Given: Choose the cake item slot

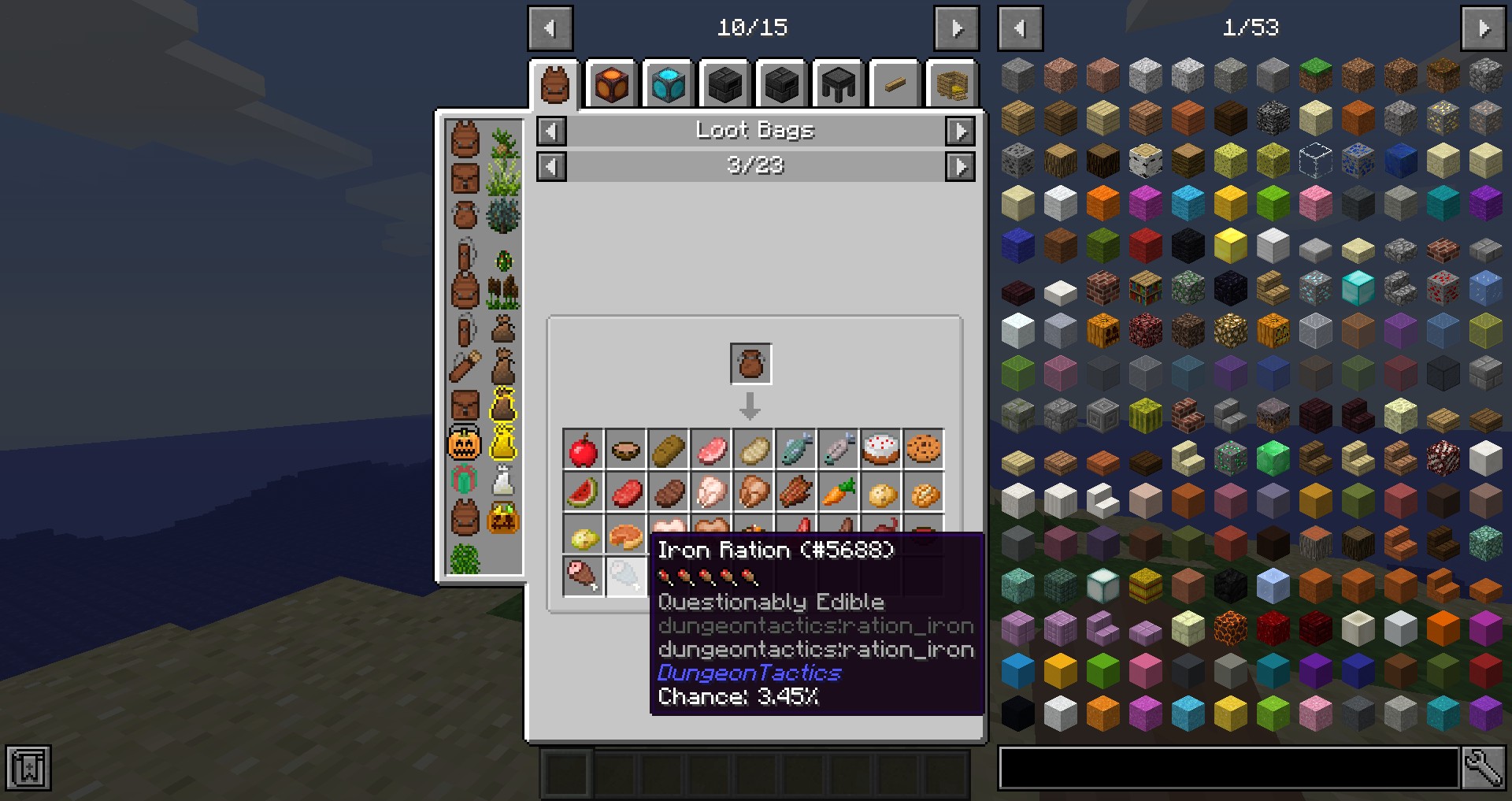Looking at the screenshot, I should click(x=880, y=450).
